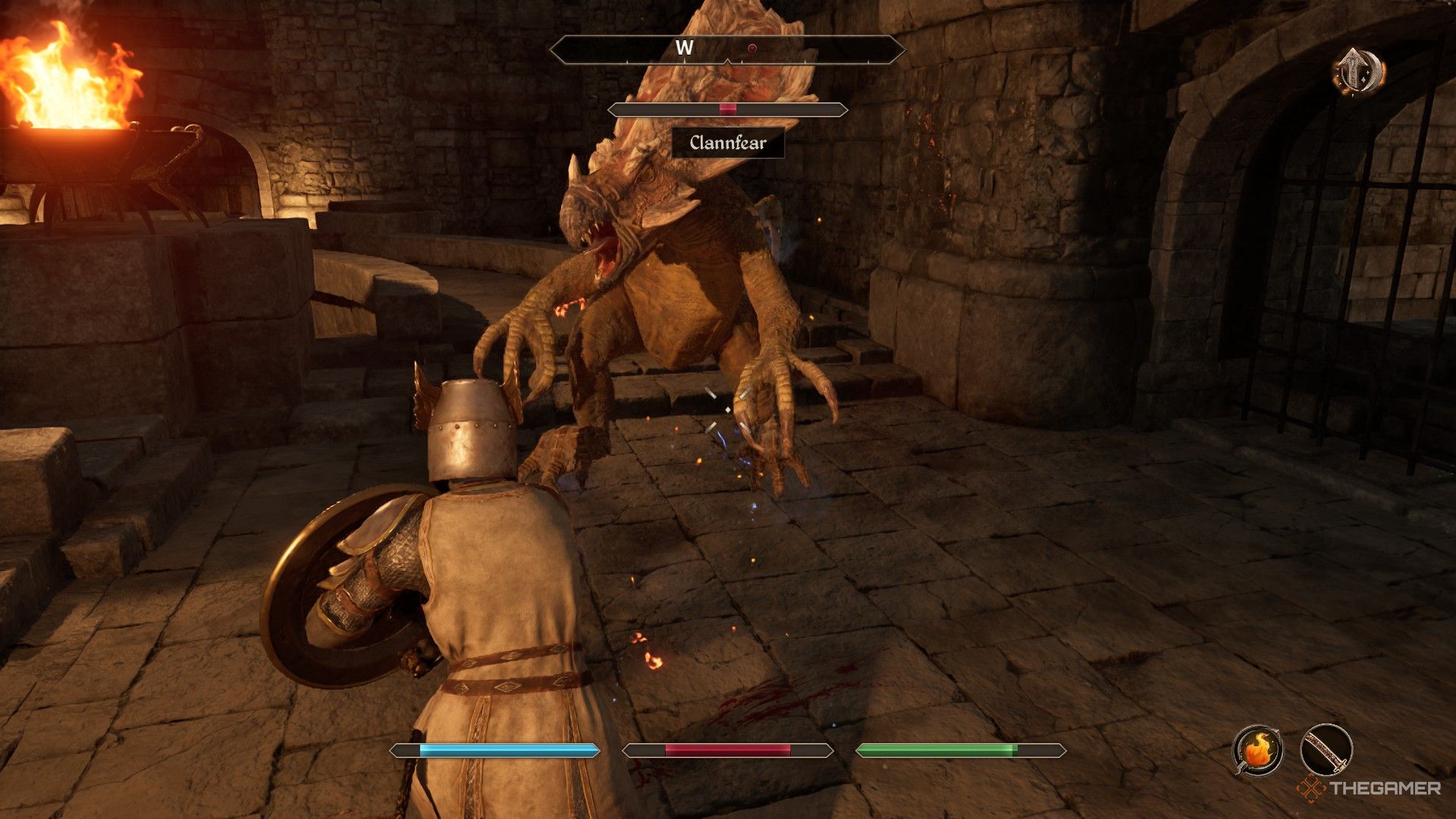Click the TheGamer watermark logo
1456x819 pixels.
[x=1369, y=789]
